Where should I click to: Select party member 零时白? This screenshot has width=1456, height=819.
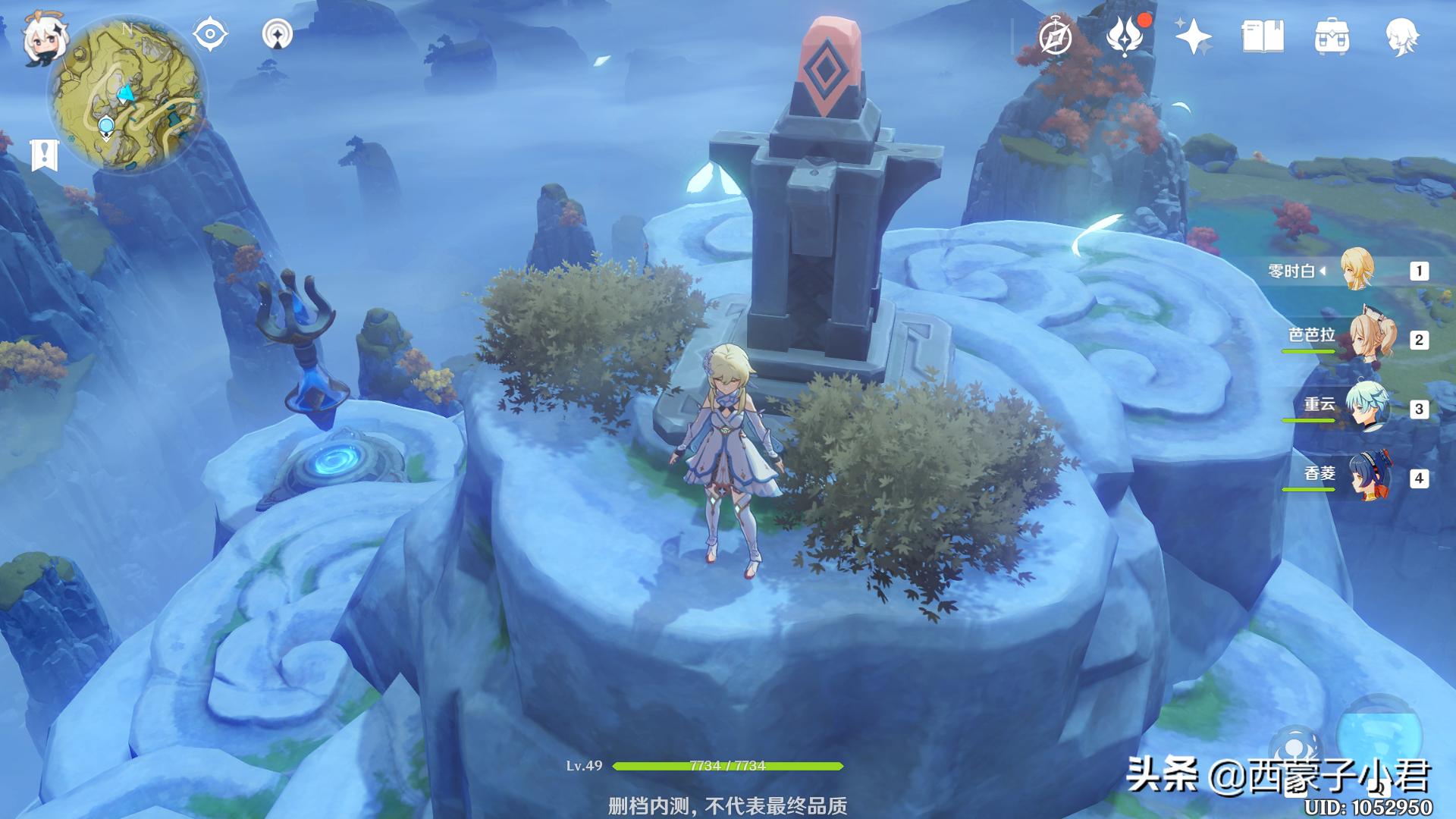1356,270
